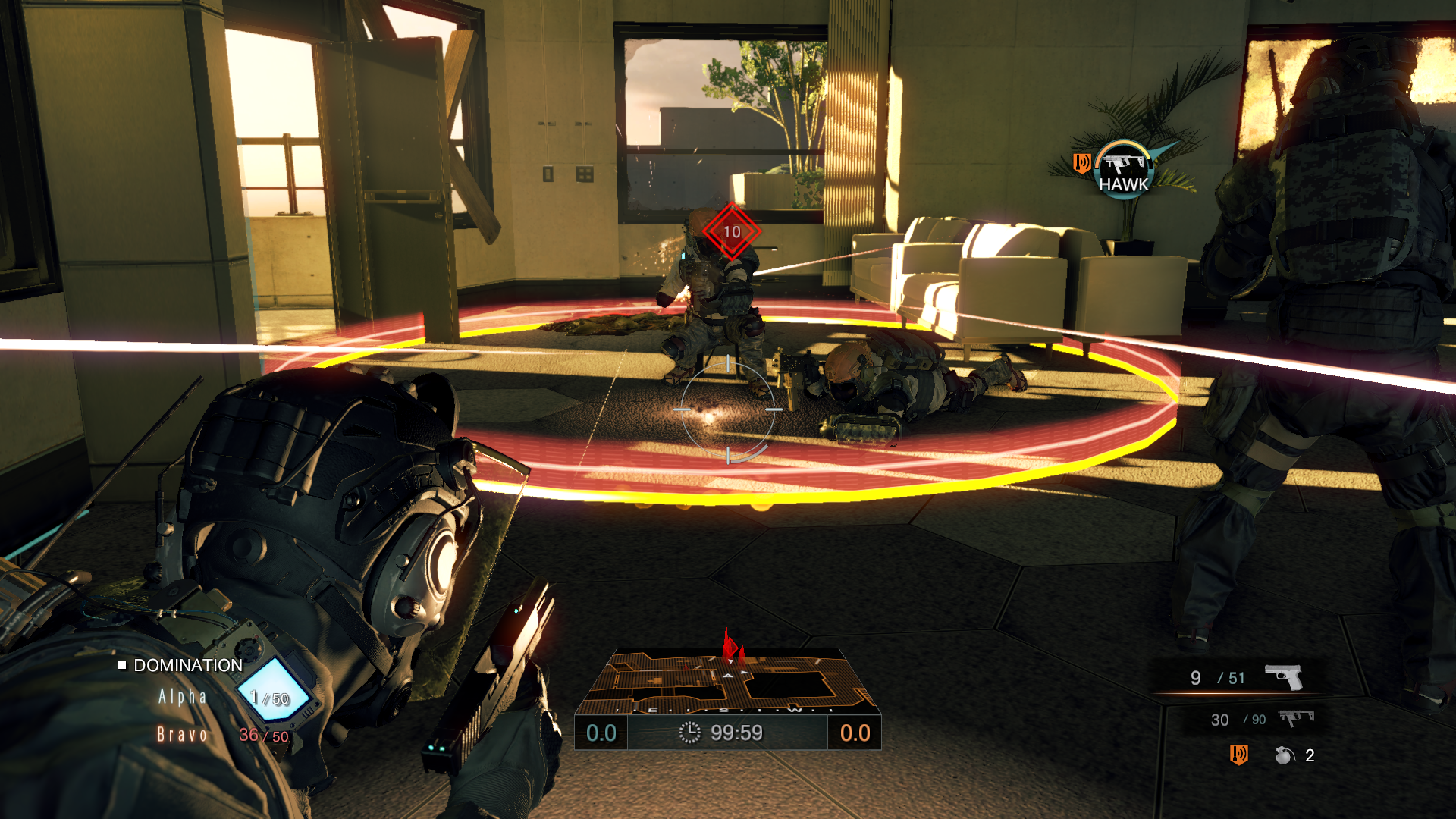Click the Alpha score showing 1/50
The width and height of the screenshot is (1456, 819).
(269, 699)
